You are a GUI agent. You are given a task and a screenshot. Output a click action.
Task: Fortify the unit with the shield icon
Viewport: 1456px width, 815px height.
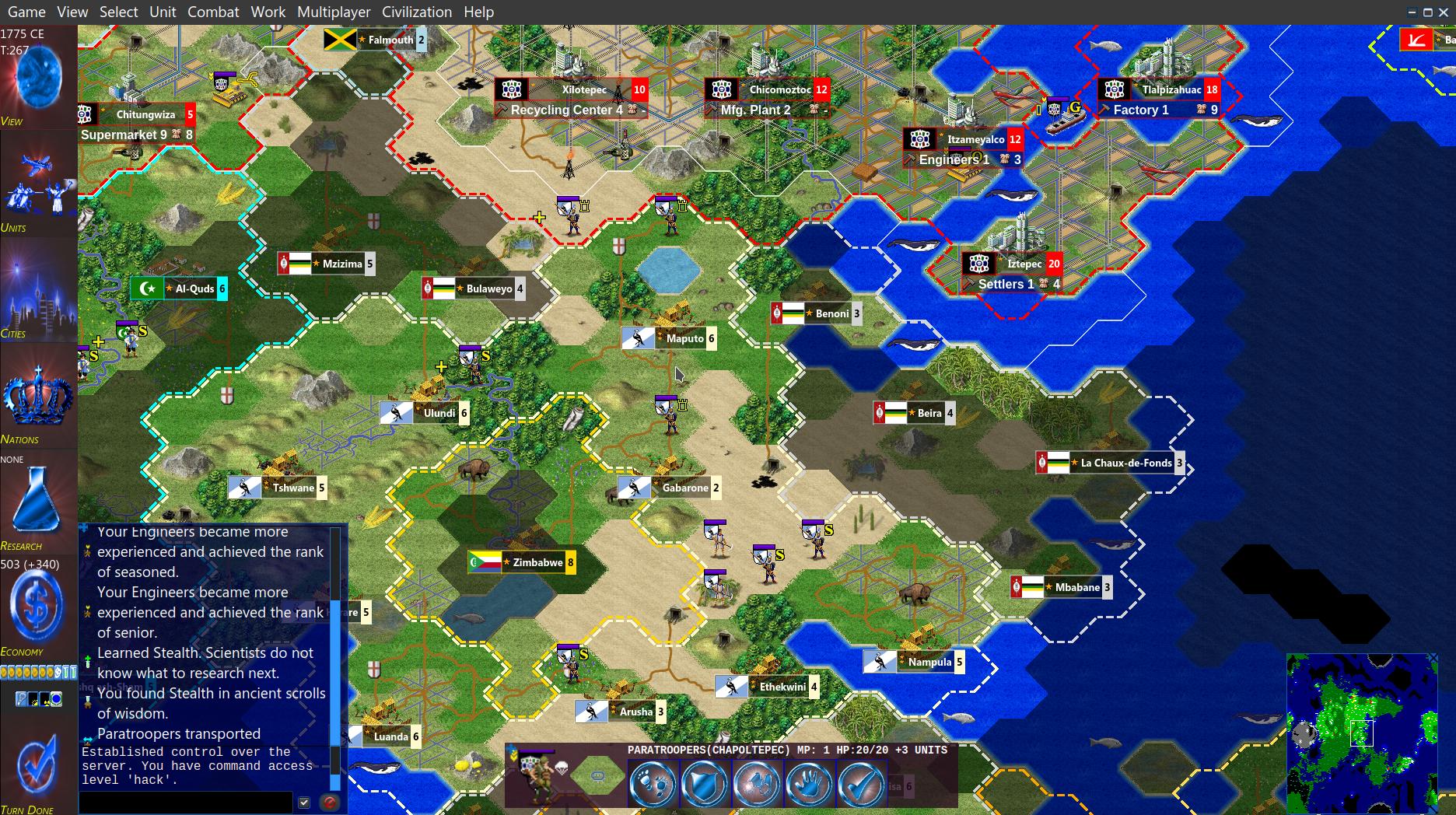click(704, 783)
